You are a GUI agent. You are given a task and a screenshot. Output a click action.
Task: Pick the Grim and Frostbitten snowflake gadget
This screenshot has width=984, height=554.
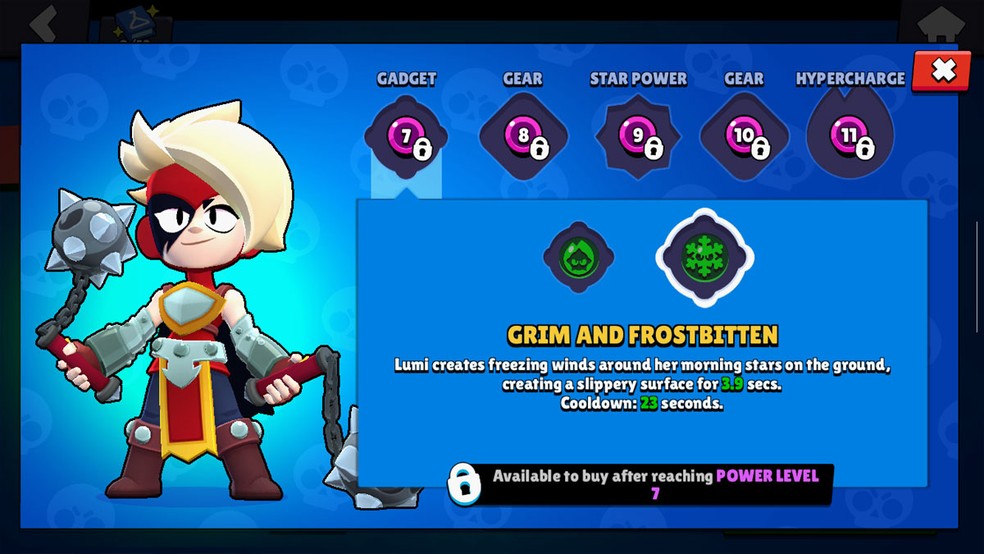(x=705, y=257)
